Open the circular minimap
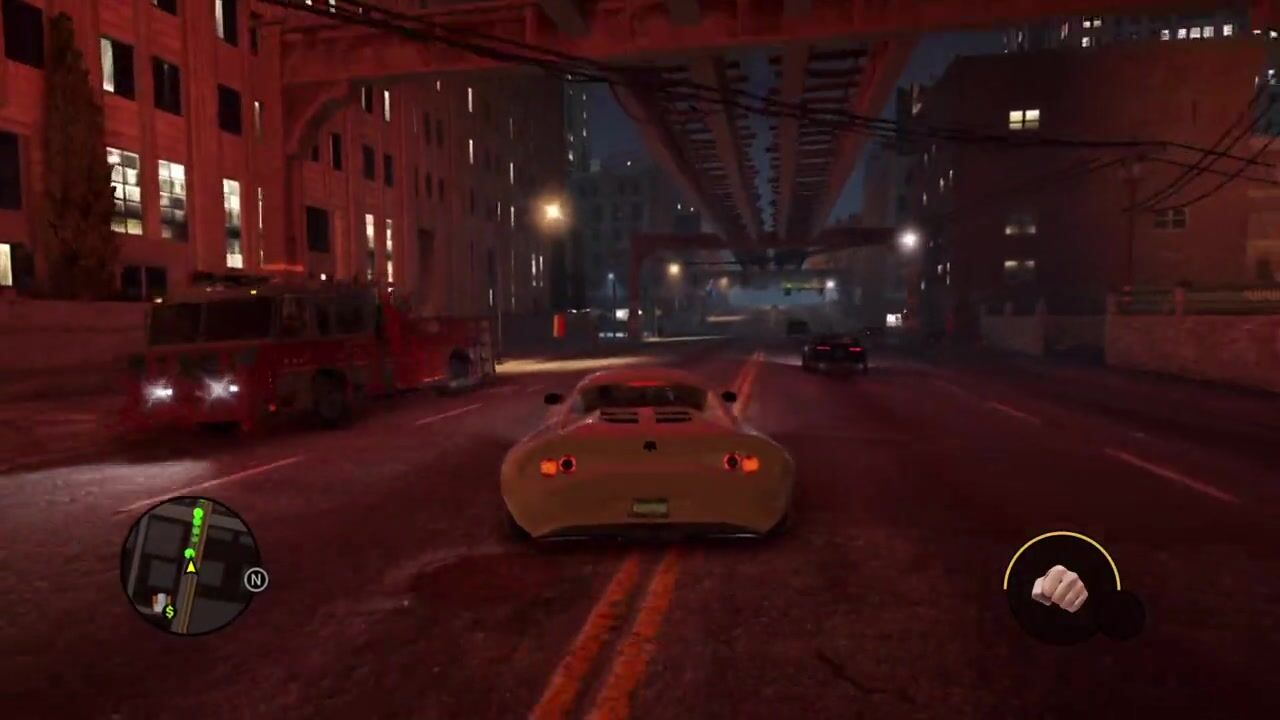 tap(190, 566)
